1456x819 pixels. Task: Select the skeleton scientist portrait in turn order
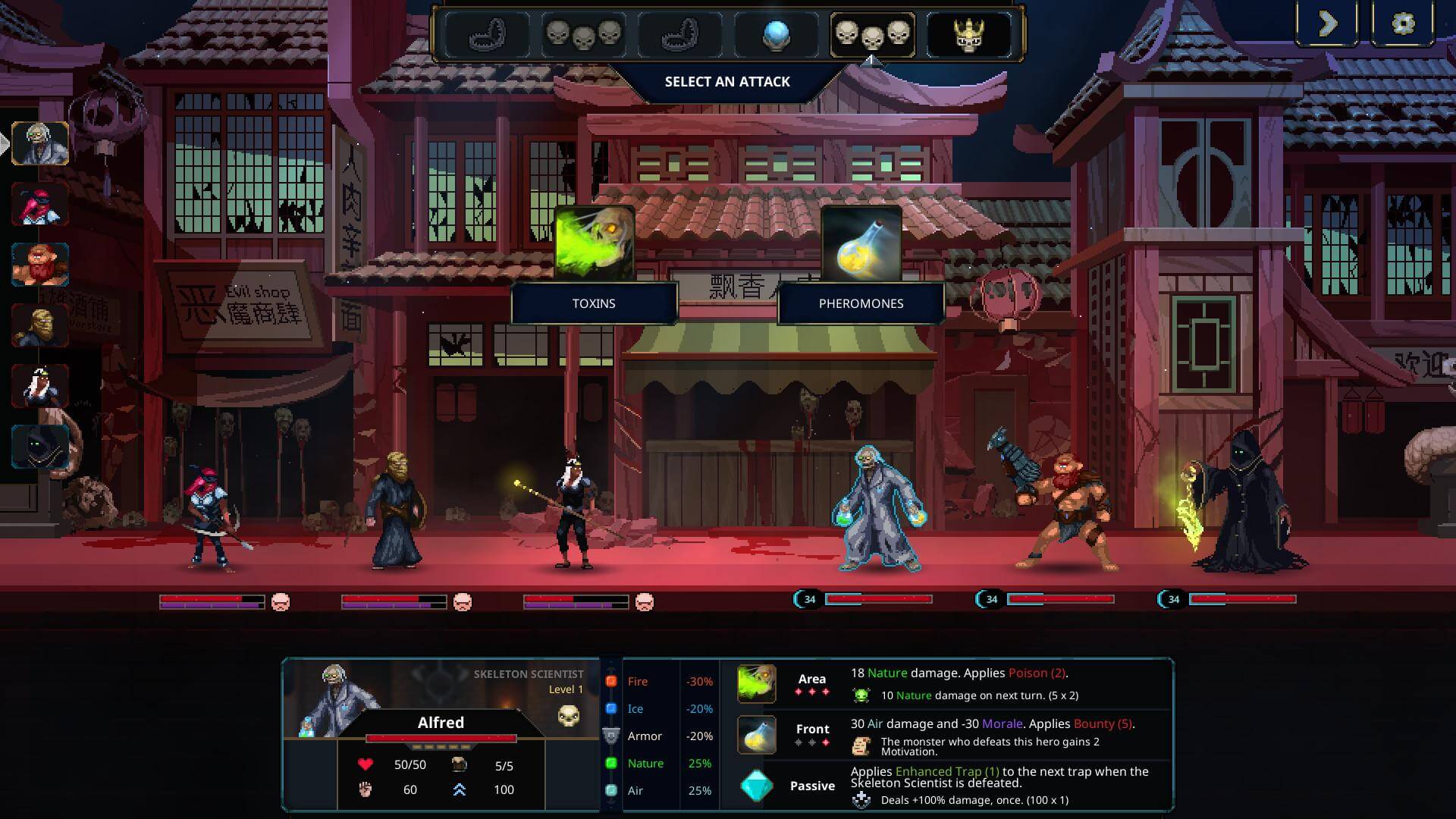tap(40, 143)
